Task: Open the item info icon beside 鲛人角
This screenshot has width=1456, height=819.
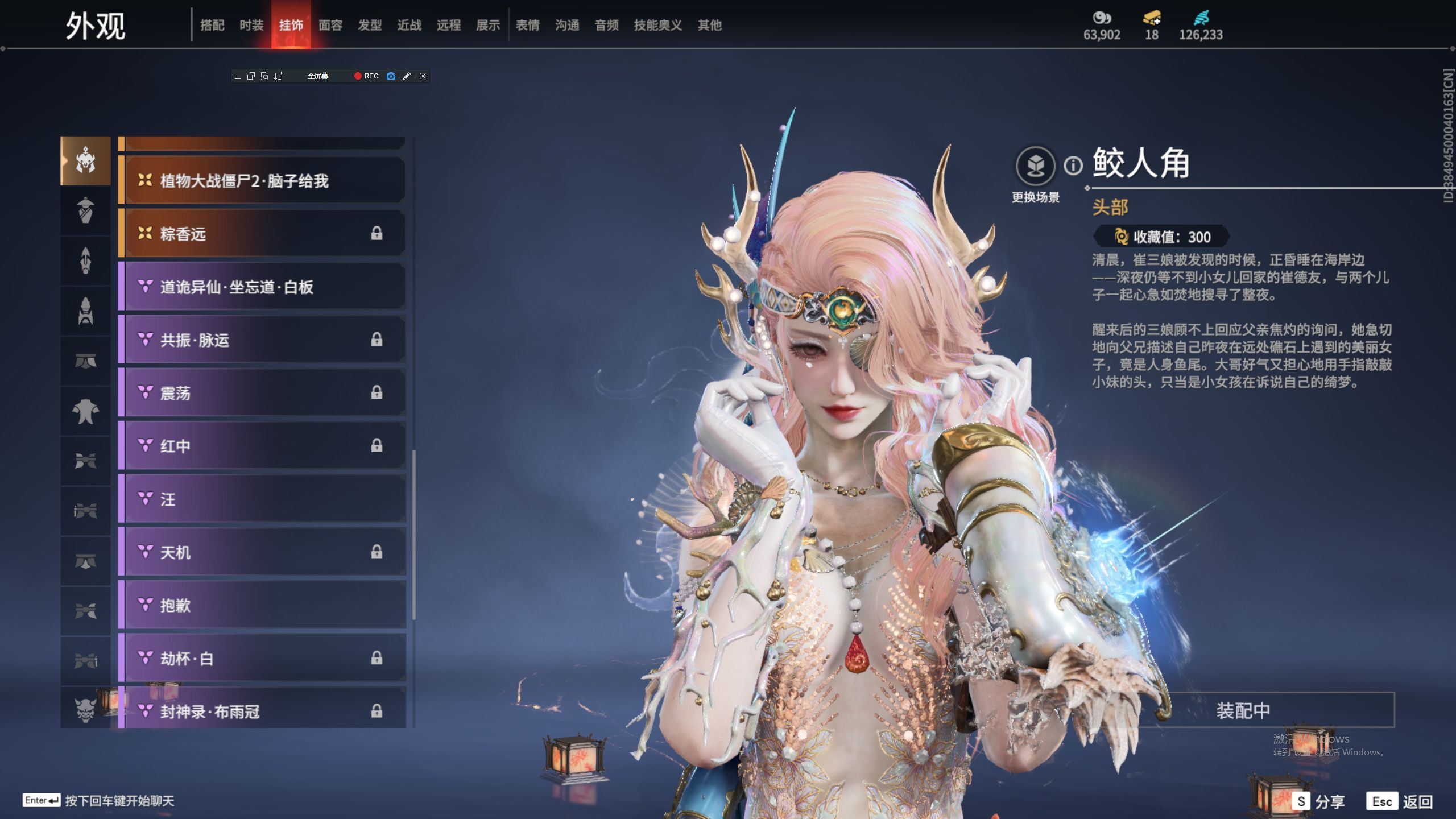Action: pyautogui.click(x=1073, y=166)
